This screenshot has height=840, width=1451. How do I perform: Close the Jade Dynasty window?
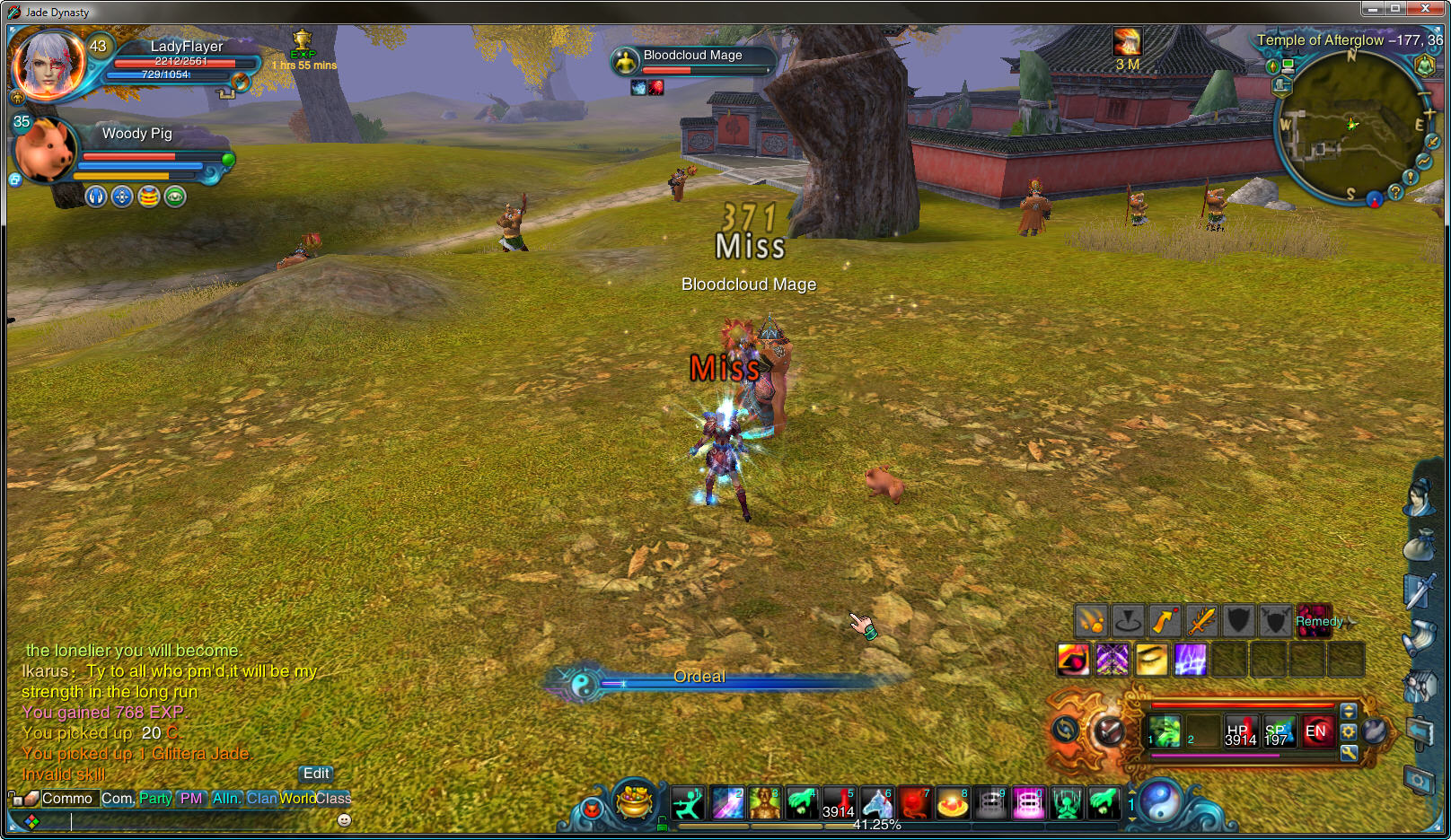pos(1425,9)
